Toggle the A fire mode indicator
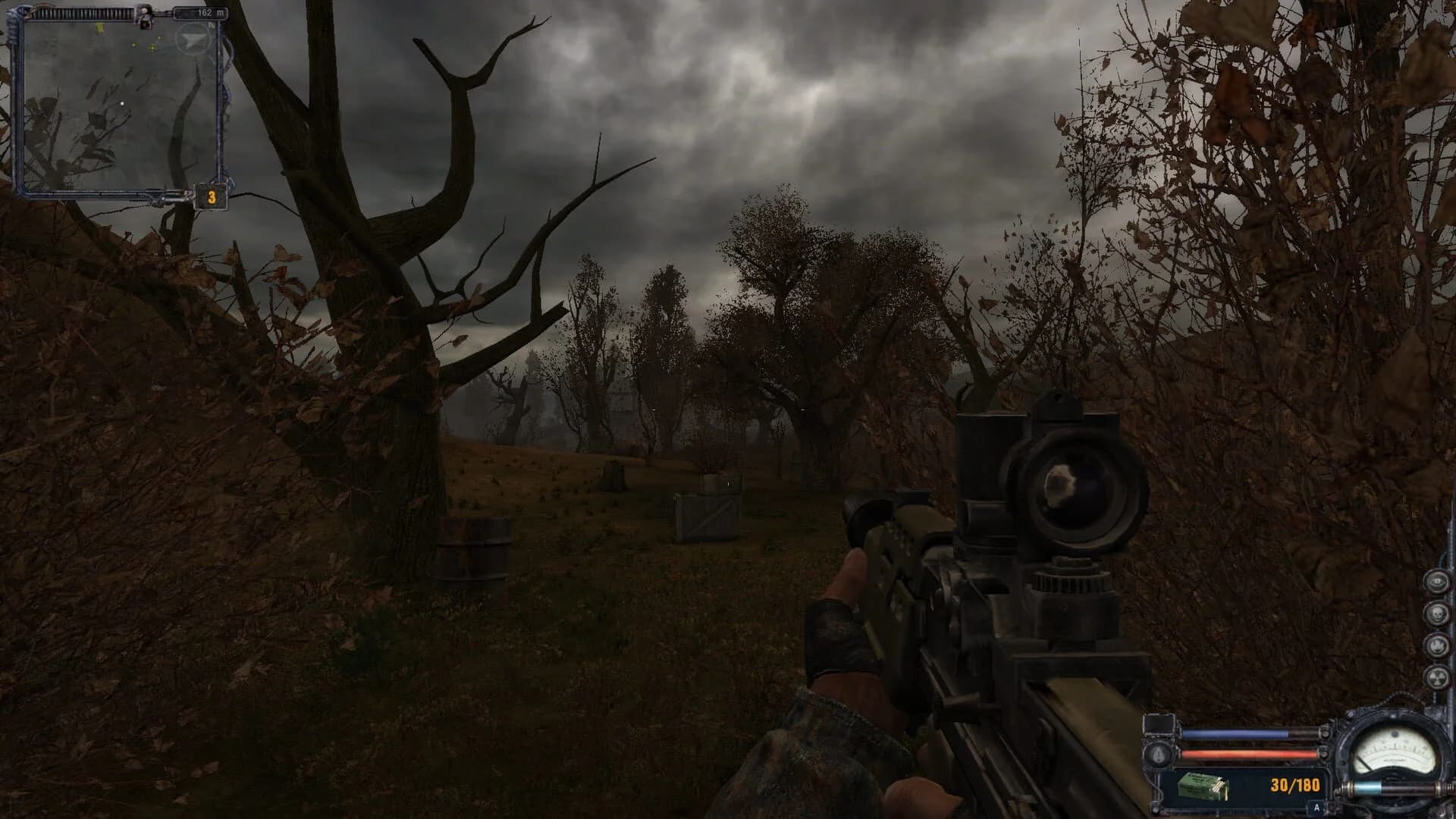This screenshot has width=1456, height=819. coord(1316,807)
